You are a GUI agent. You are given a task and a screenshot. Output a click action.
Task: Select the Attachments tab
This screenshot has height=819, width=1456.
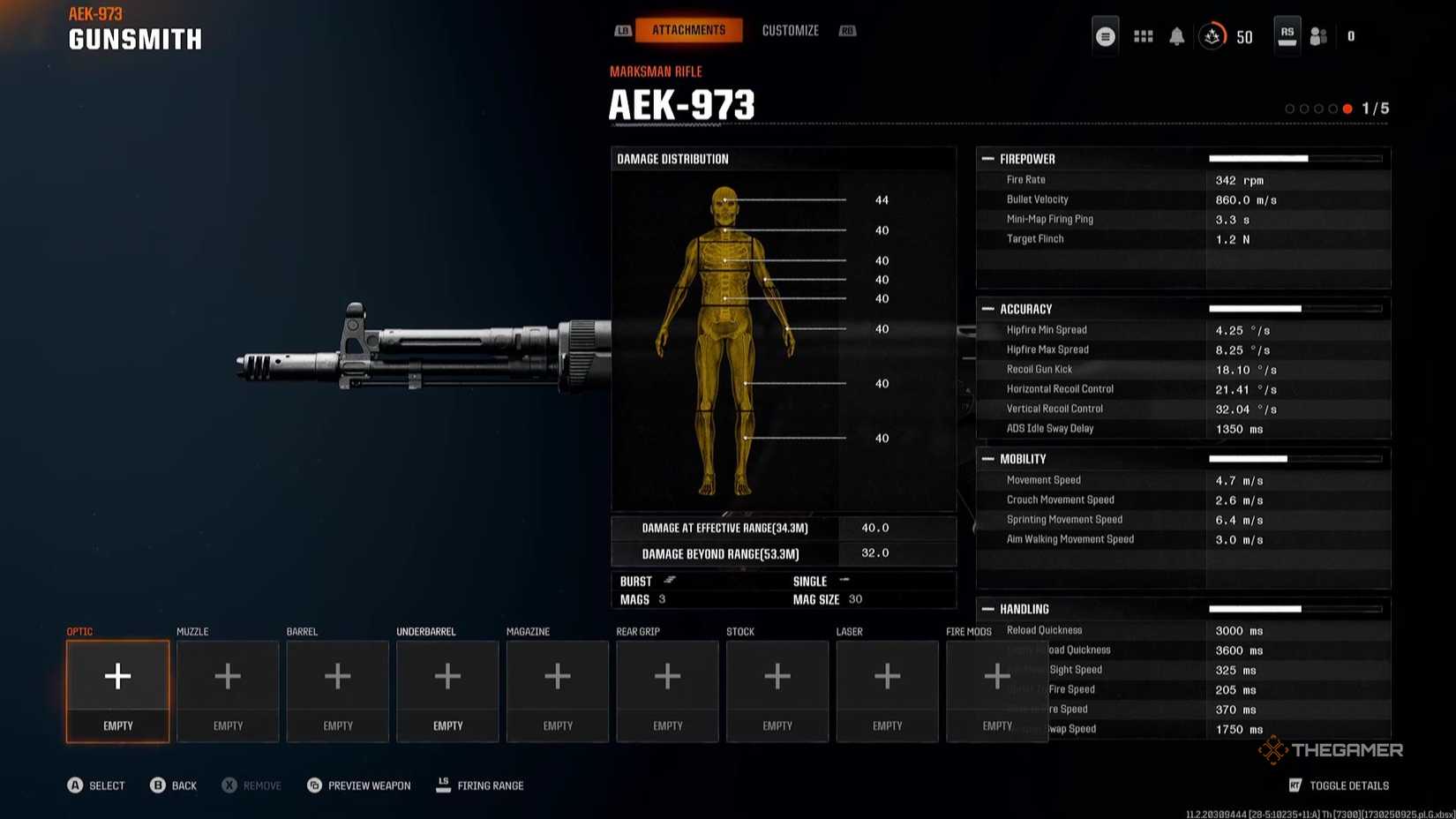pyautogui.click(x=689, y=29)
